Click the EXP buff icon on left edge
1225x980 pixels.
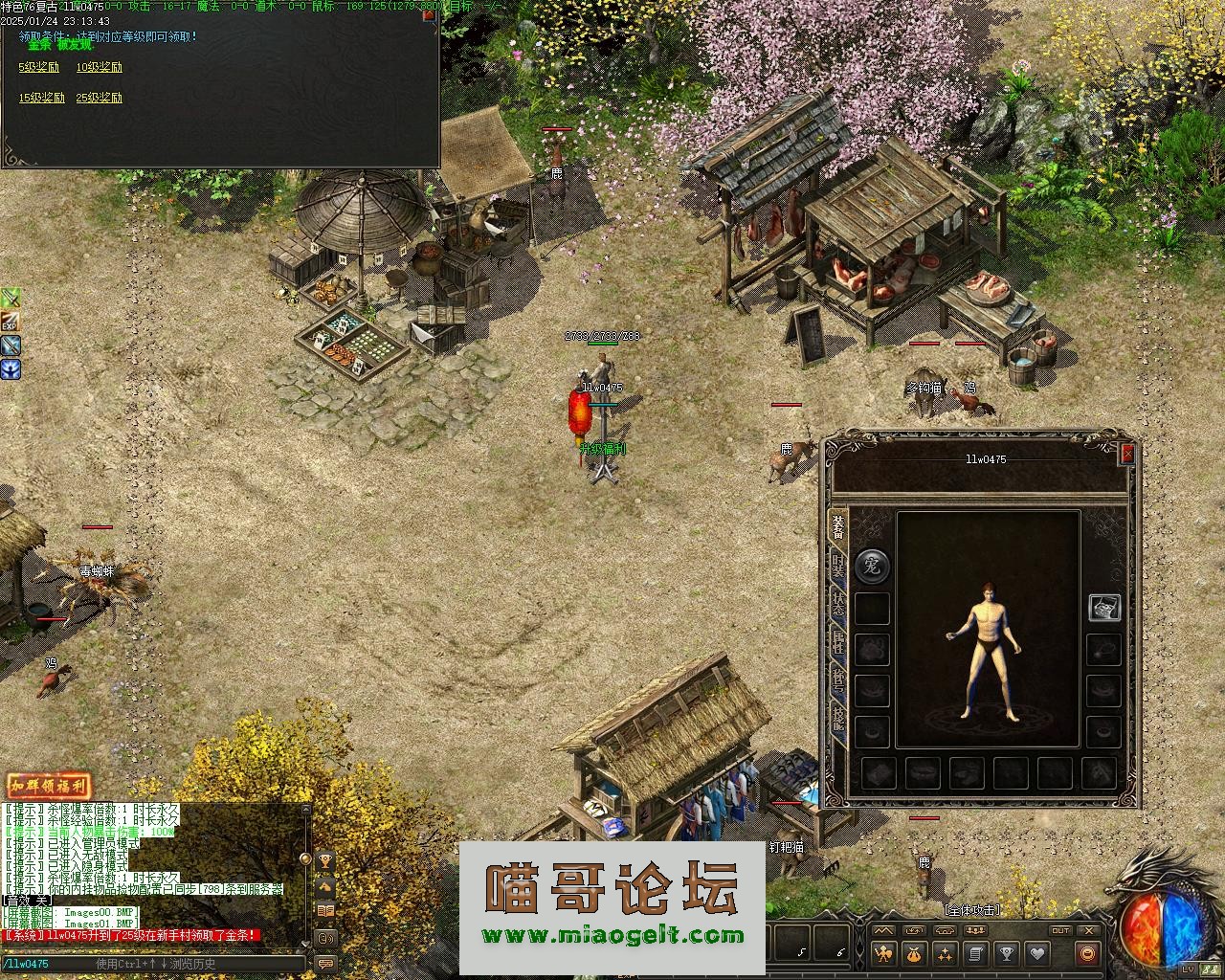(10, 322)
